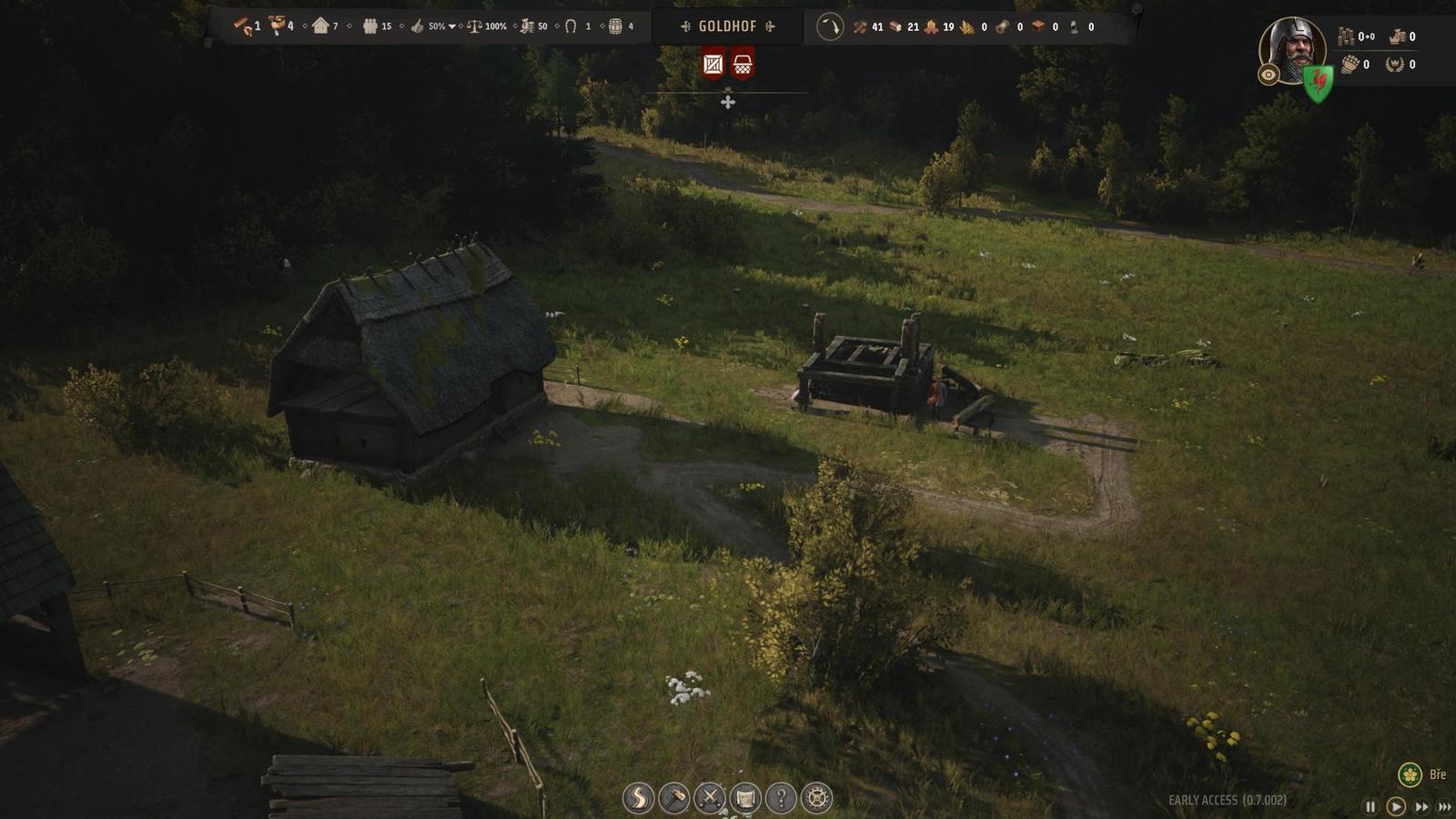Open the GOLDHOF settlement name panel
Screen dimensions: 1456x819
pyautogui.click(x=728, y=26)
